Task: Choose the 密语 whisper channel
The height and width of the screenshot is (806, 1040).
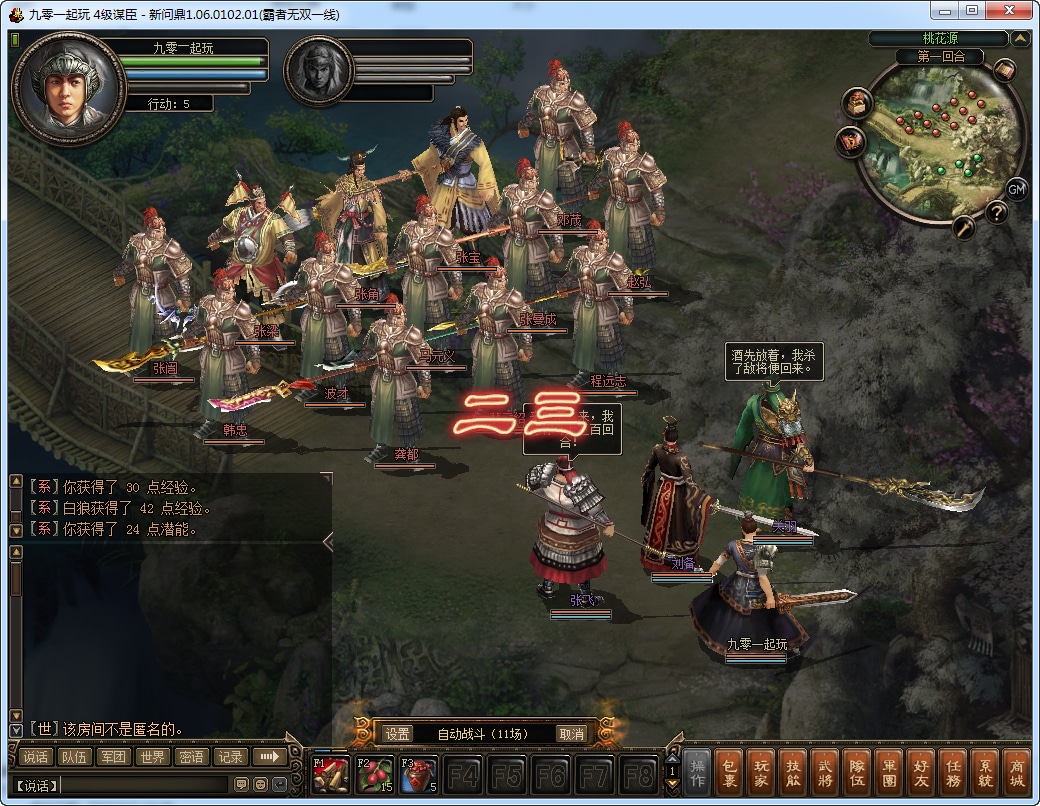Action: (x=190, y=757)
